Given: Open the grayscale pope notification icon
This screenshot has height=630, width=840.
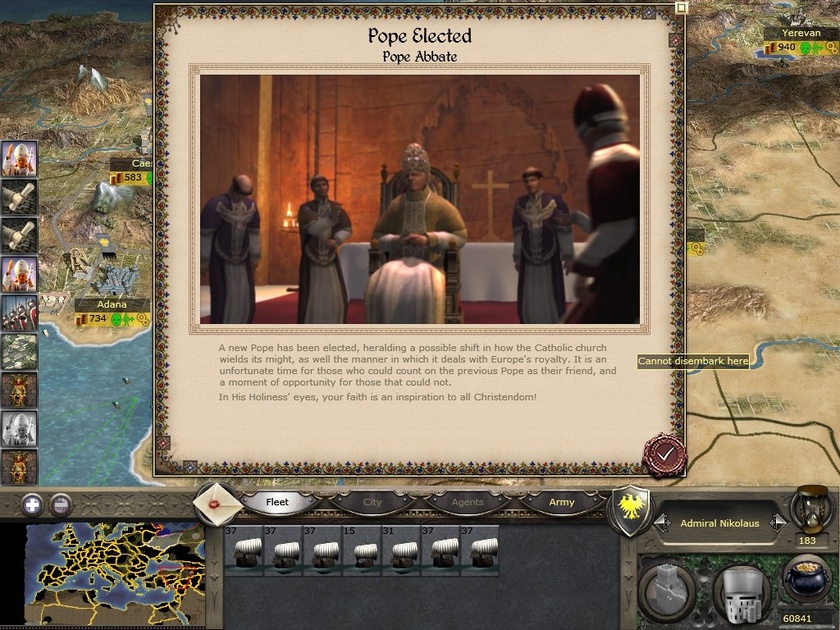Looking at the screenshot, I should 19,429.
